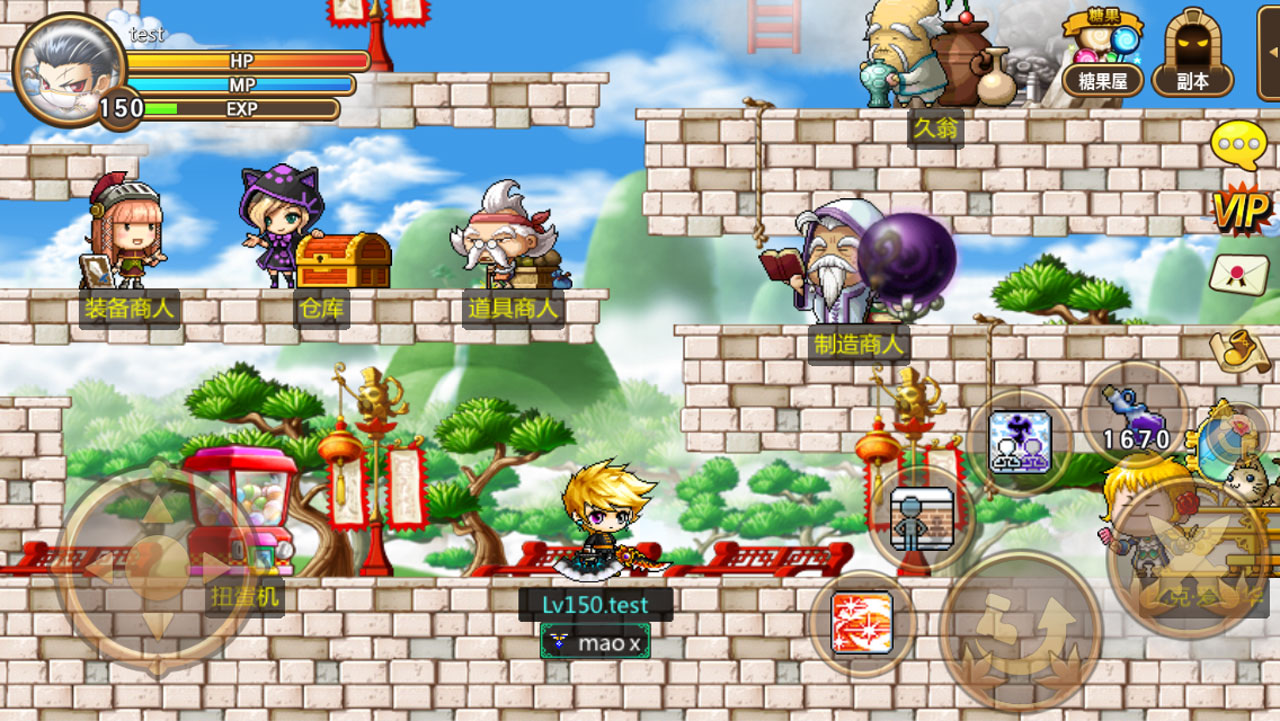The height and width of the screenshot is (721, 1280).
Task: Activate the purple shadow partner skill
Action: coord(1019,442)
